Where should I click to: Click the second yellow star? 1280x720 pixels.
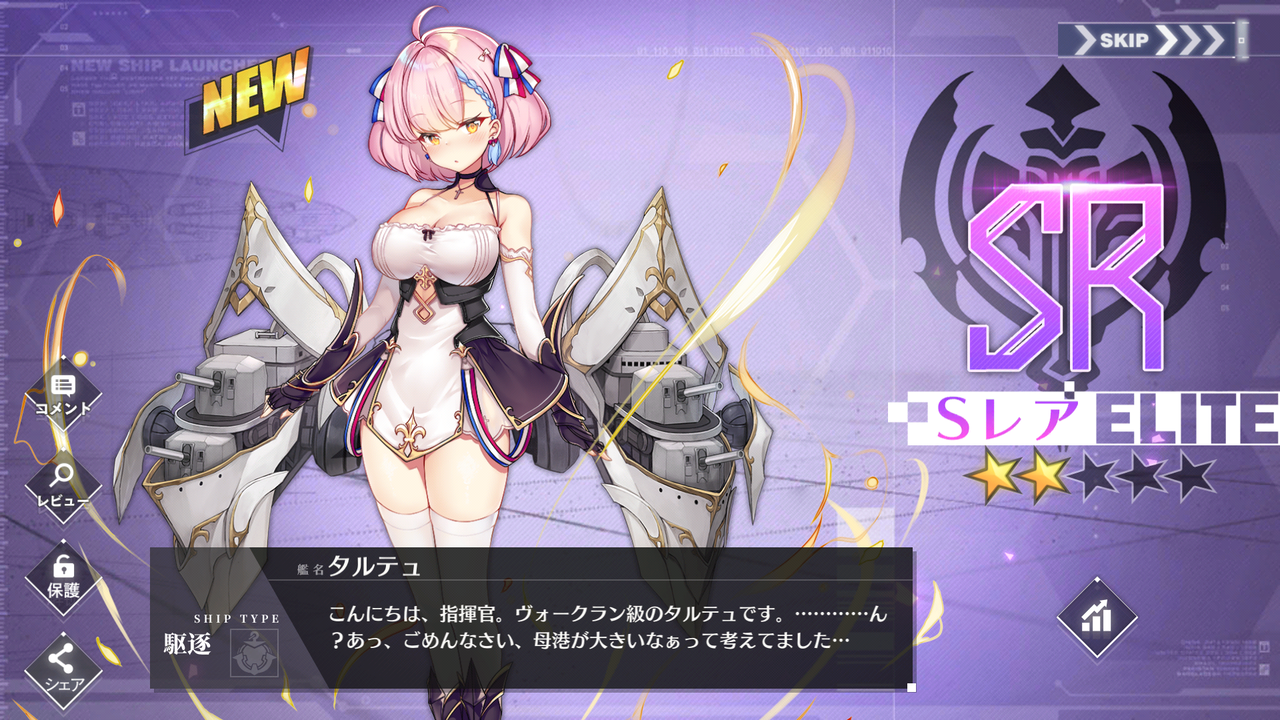pos(1045,475)
